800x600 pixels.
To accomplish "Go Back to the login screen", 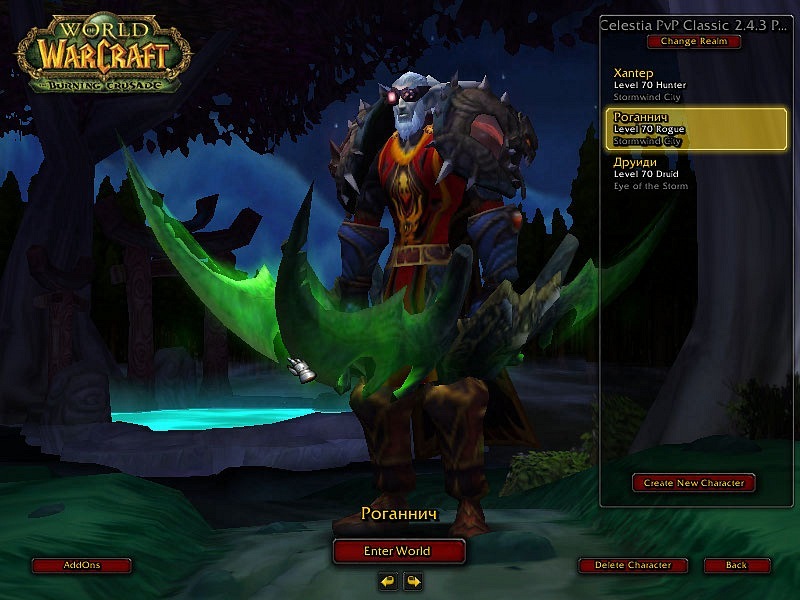I will [x=736, y=565].
